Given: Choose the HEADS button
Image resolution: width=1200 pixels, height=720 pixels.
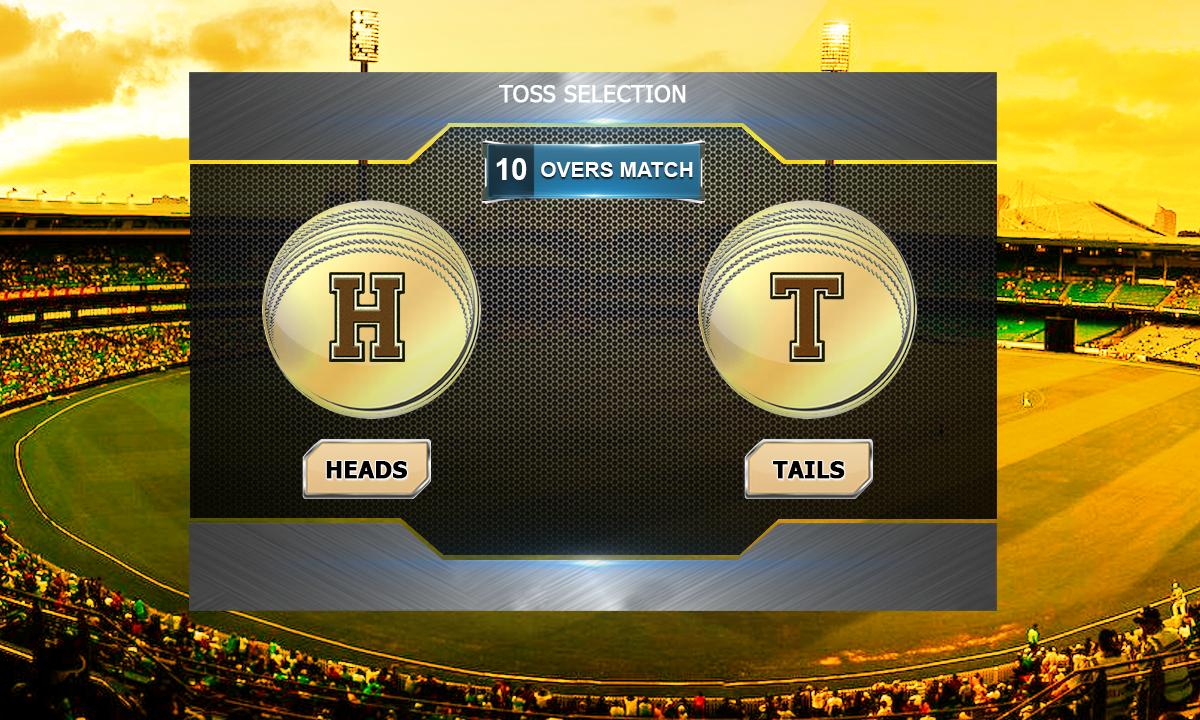Looking at the screenshot, I should point(367,469).
